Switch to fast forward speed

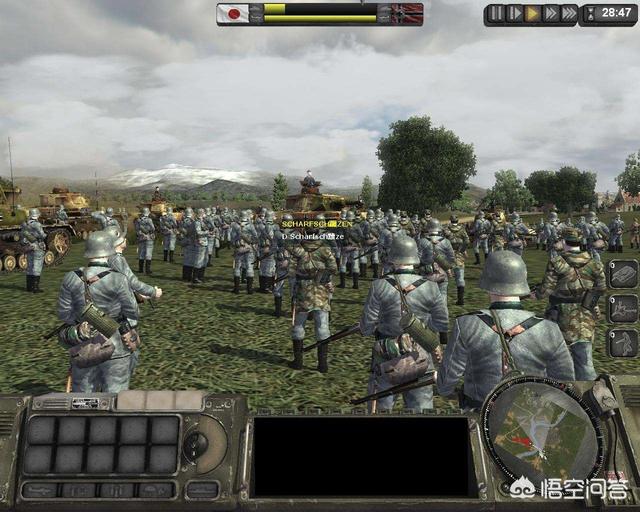tap(550, 14)
